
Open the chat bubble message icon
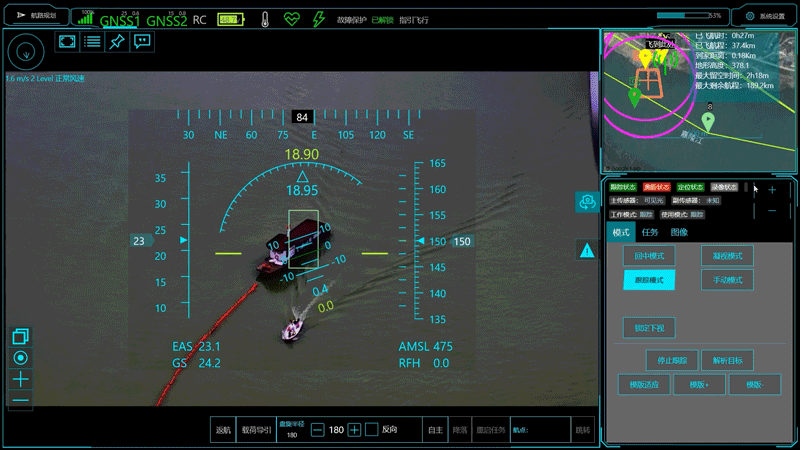pos(142,41)
